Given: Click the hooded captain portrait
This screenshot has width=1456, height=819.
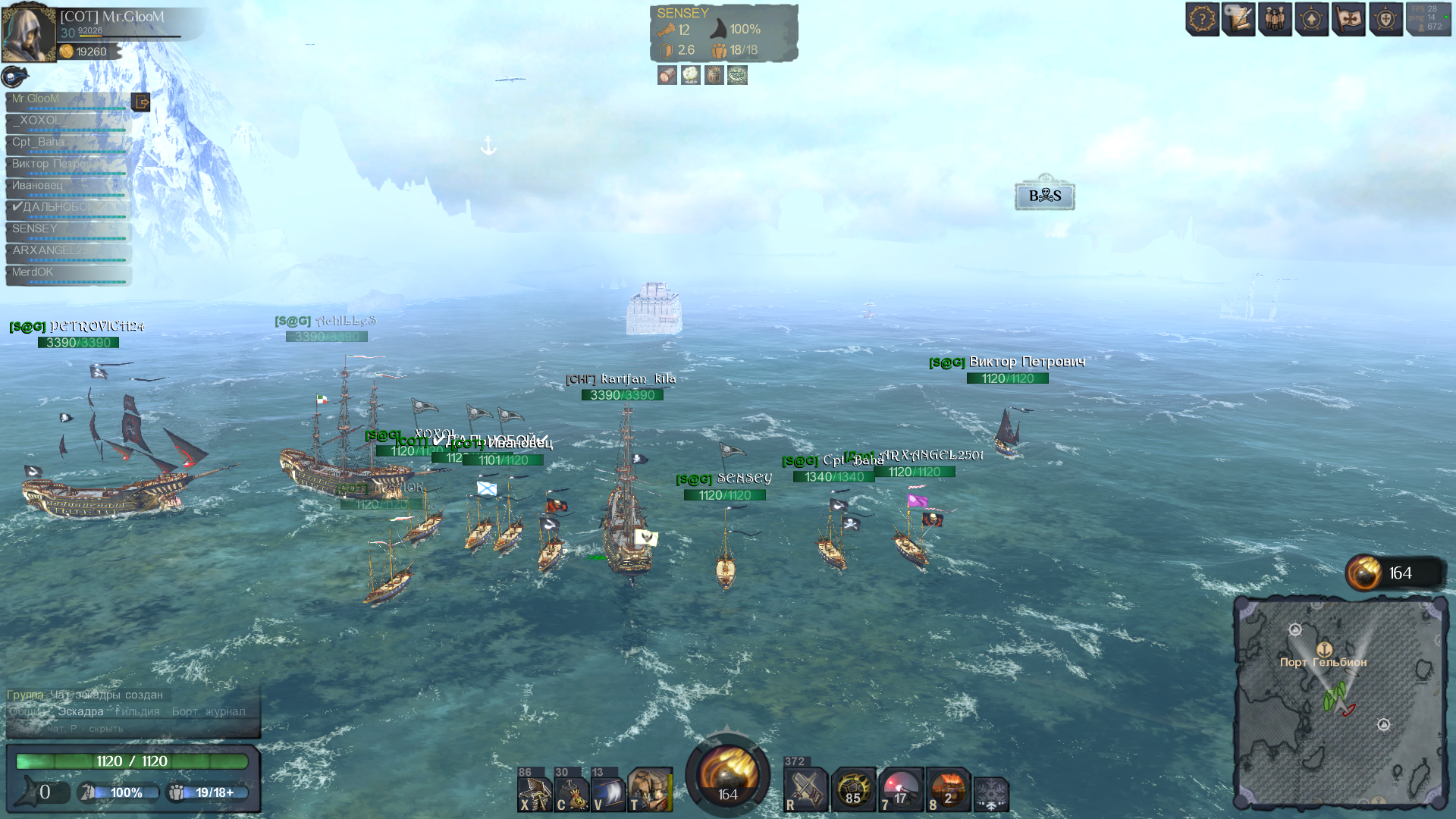Looking at the screenshot, I should [29, 32].
